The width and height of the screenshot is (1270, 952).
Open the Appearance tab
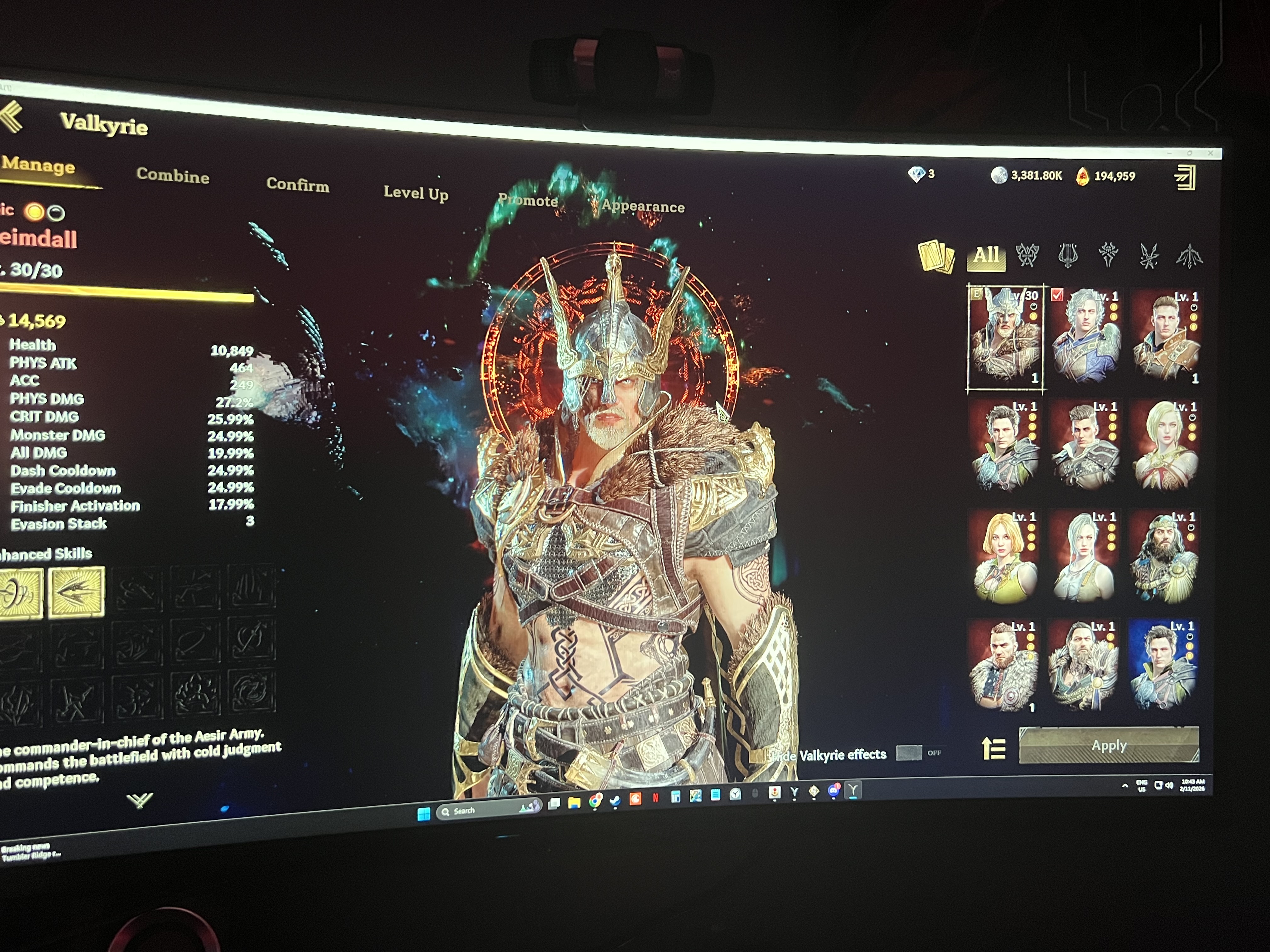click(643, 207)
